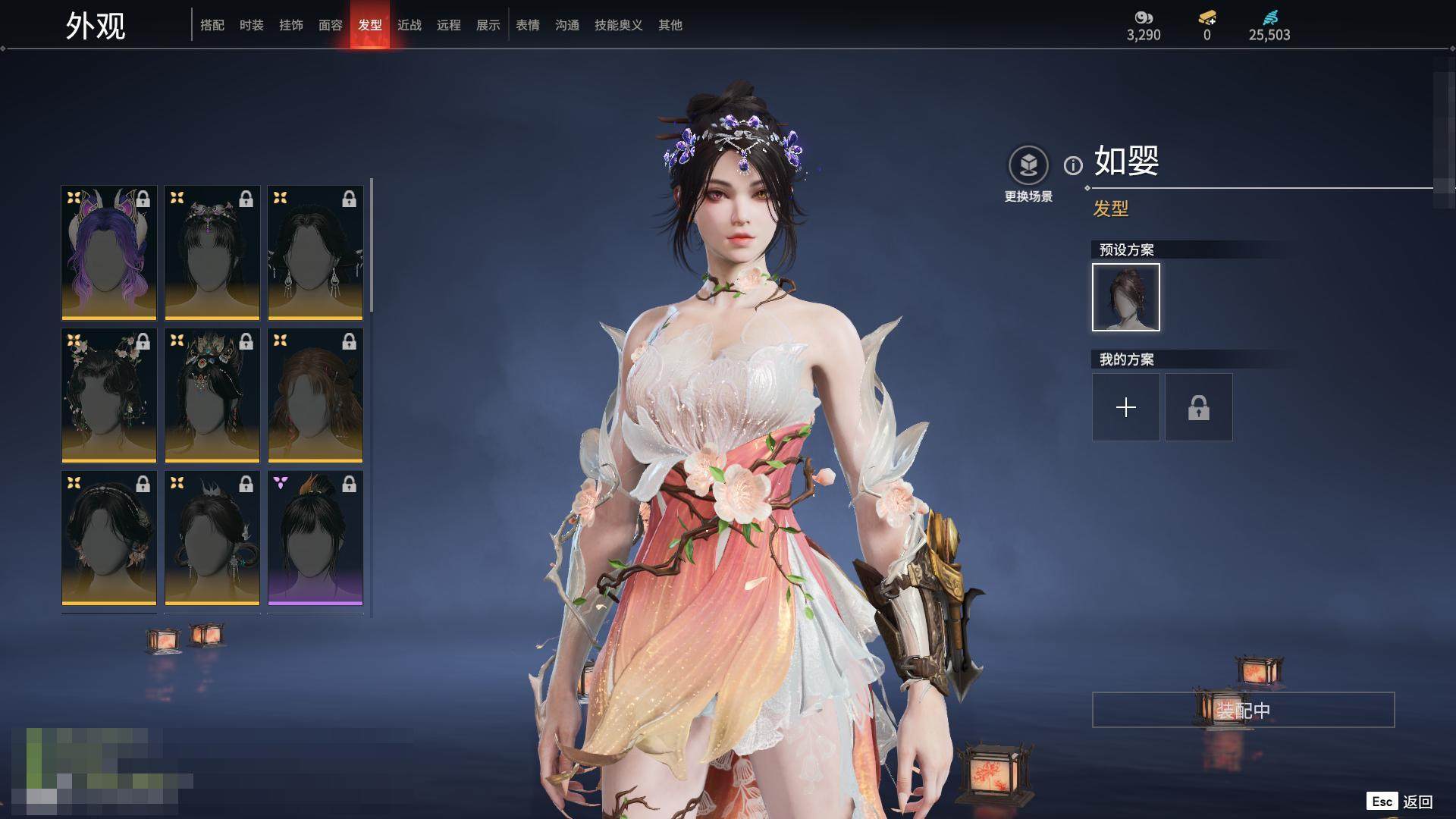Choose the 表情 tab
This screenshot has height=819, width=1456.
pyautogui.click(x=528, y=25)
